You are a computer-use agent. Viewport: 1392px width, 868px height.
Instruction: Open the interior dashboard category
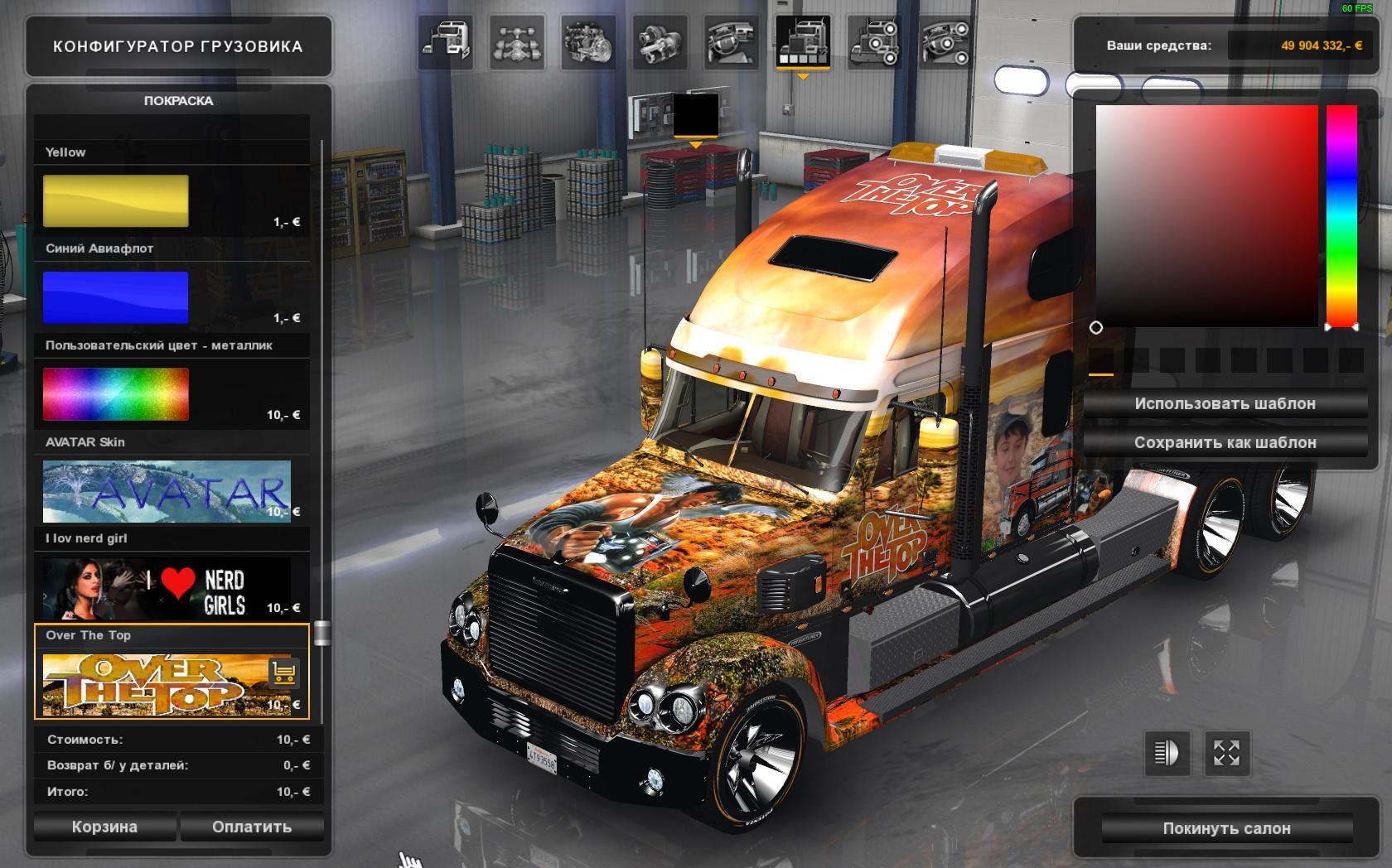click(x=732, y=41)
